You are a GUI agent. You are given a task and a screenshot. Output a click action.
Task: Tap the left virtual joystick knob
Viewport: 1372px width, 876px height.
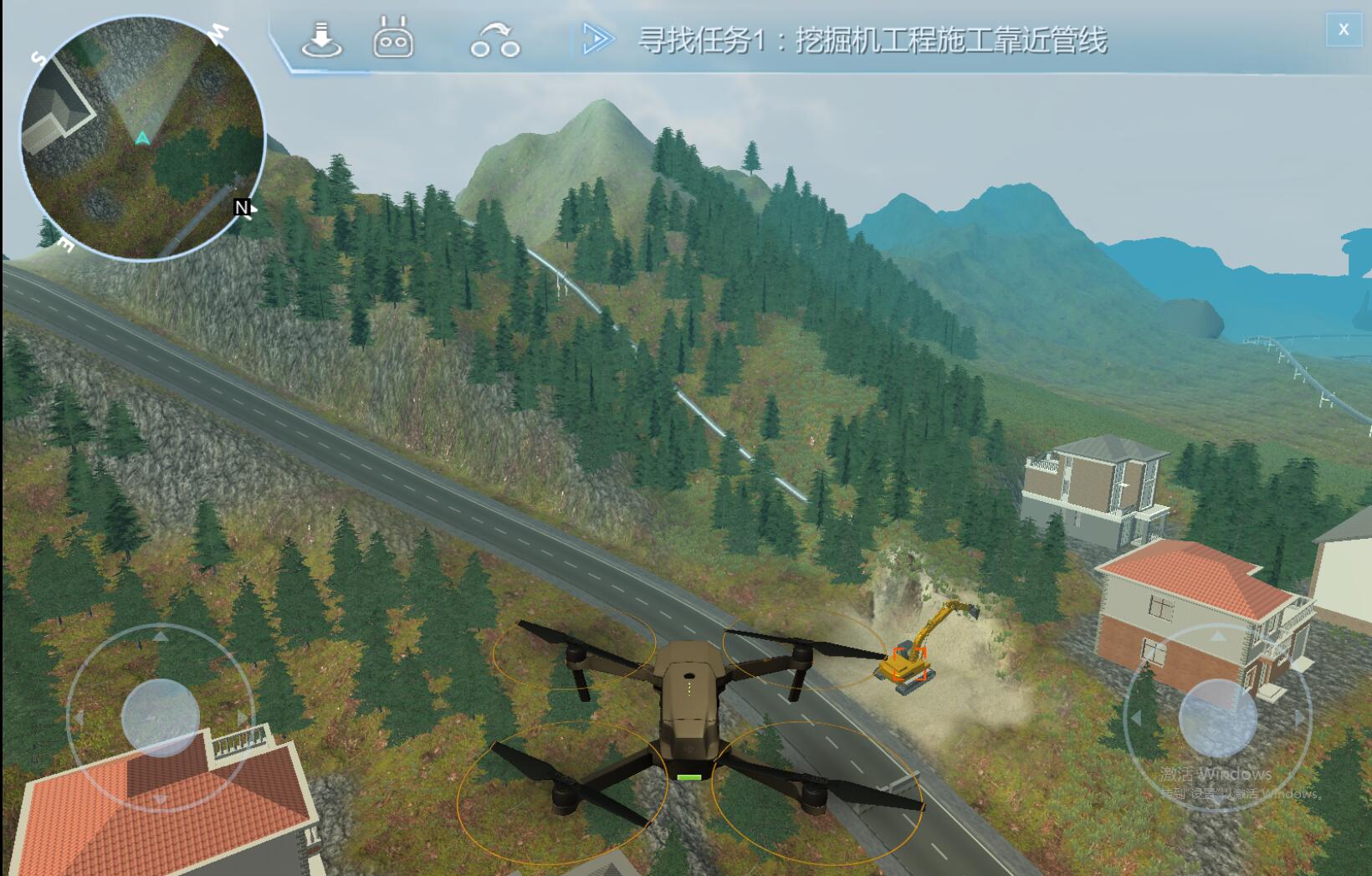pyautogui.click(x=160, y=717)
